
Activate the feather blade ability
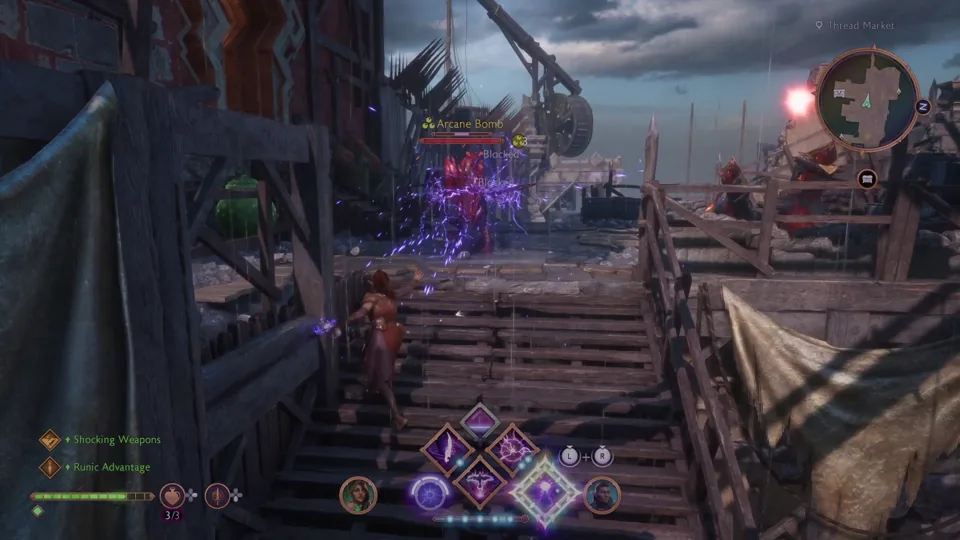pos(447,449)
